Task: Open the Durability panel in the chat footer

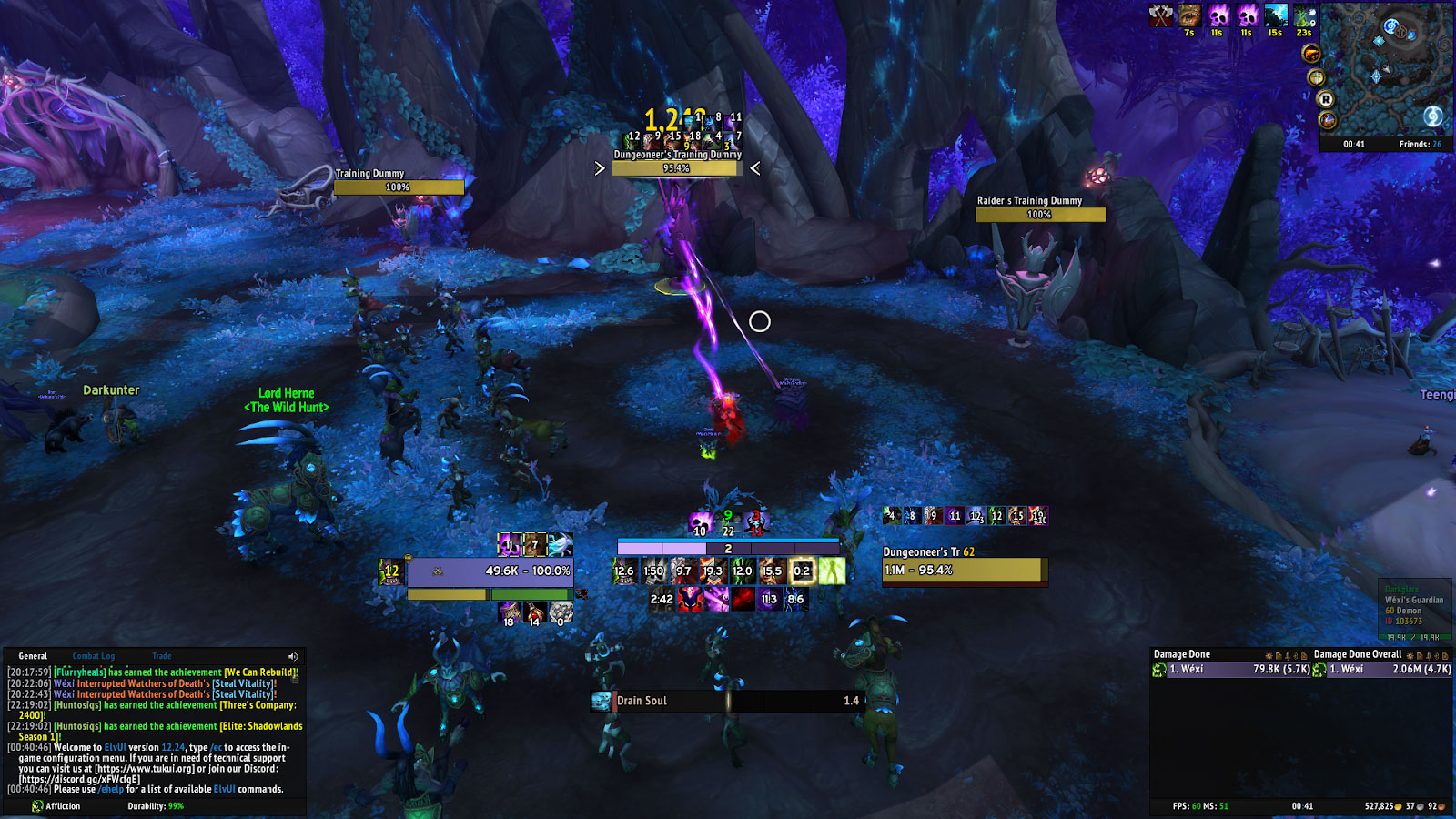Action: click(x=155, y=806)
